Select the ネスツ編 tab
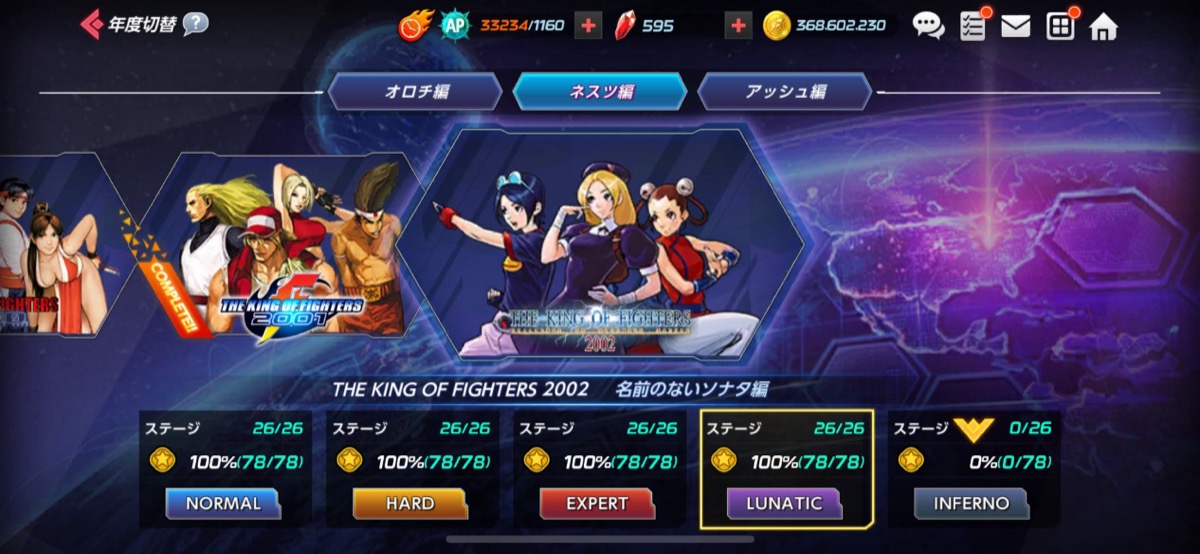The height and width of the screenshot is (554, 1200). [600, 92]
